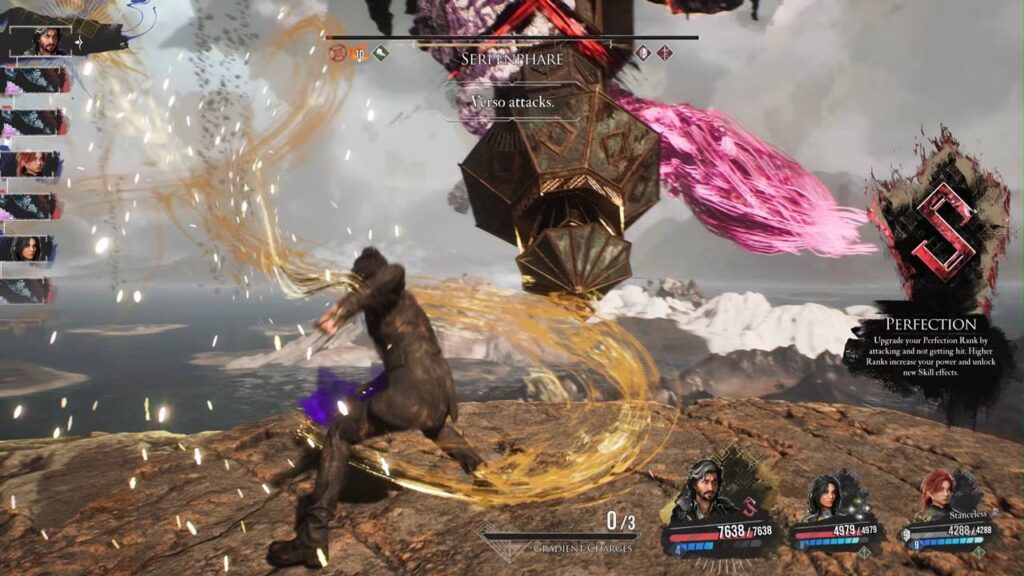Choose Maelle's party portrait labeled Stanceless
The height and width of the screenshot is (576, 1024).
click(937, 493)
